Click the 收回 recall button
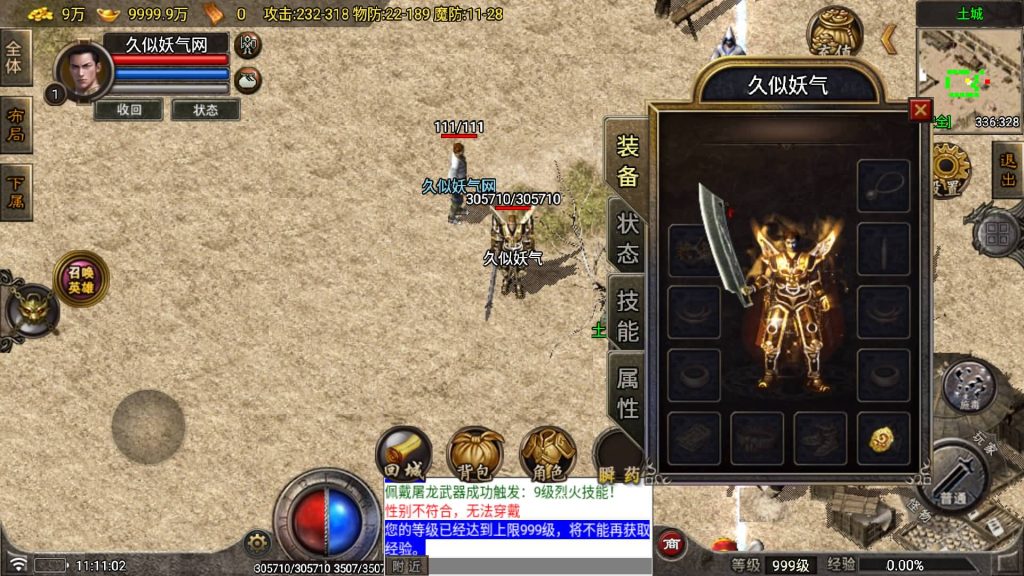Viewport: 1024px width, 576px height. click(x=129, y=110)
